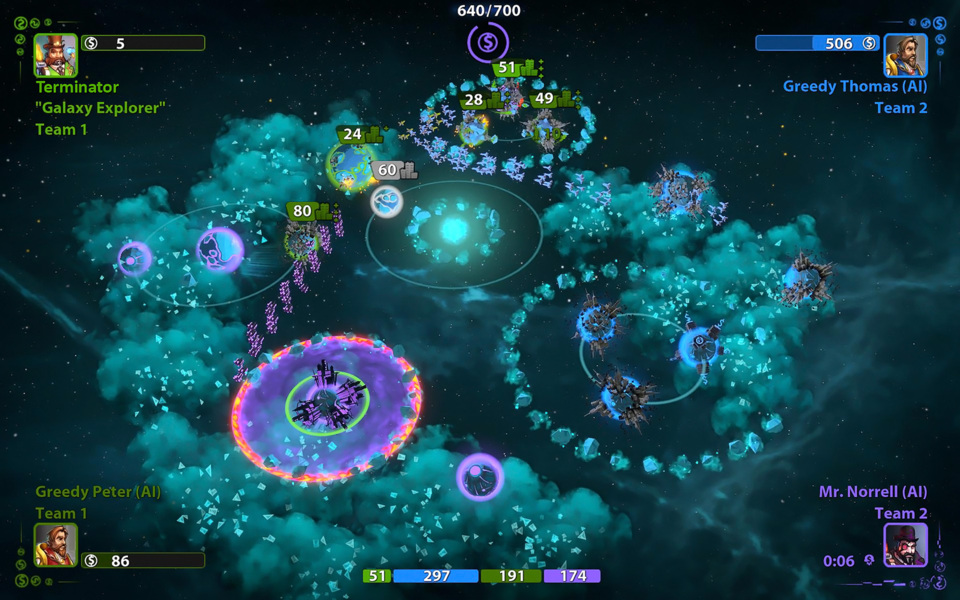Select Greedy Peter's player portrait

56,545
